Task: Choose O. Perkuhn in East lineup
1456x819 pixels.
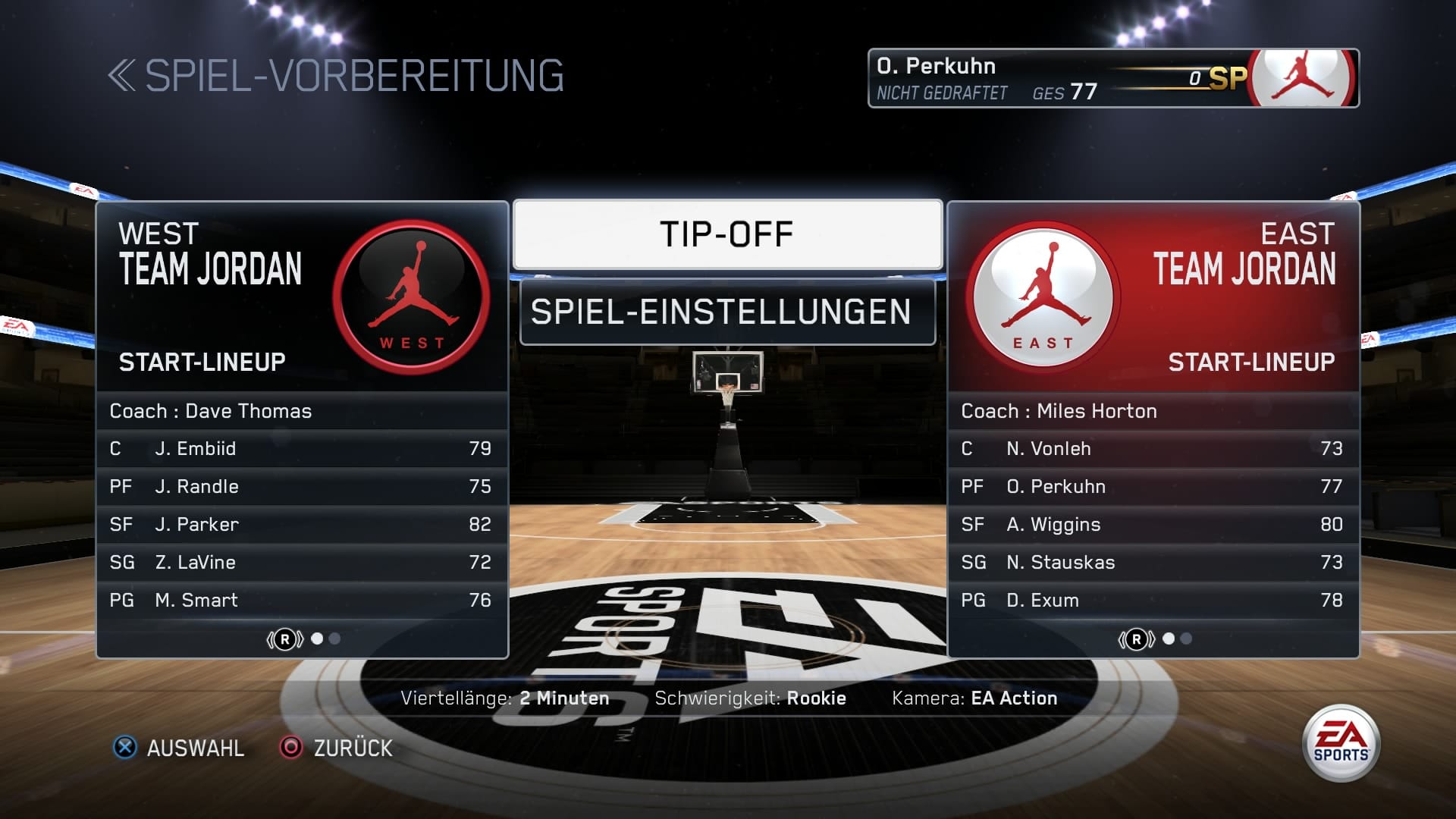Action: click(x=1153, y=487)
